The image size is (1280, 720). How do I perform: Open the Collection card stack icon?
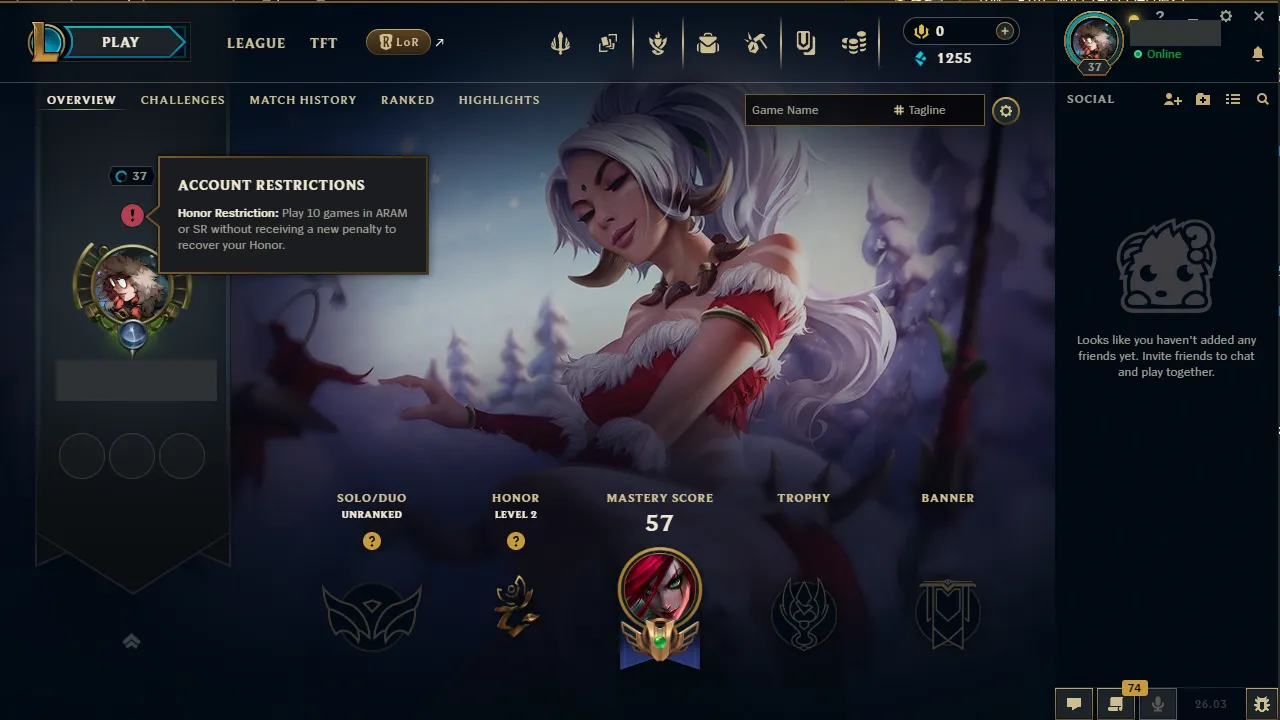tap(607, 42)
